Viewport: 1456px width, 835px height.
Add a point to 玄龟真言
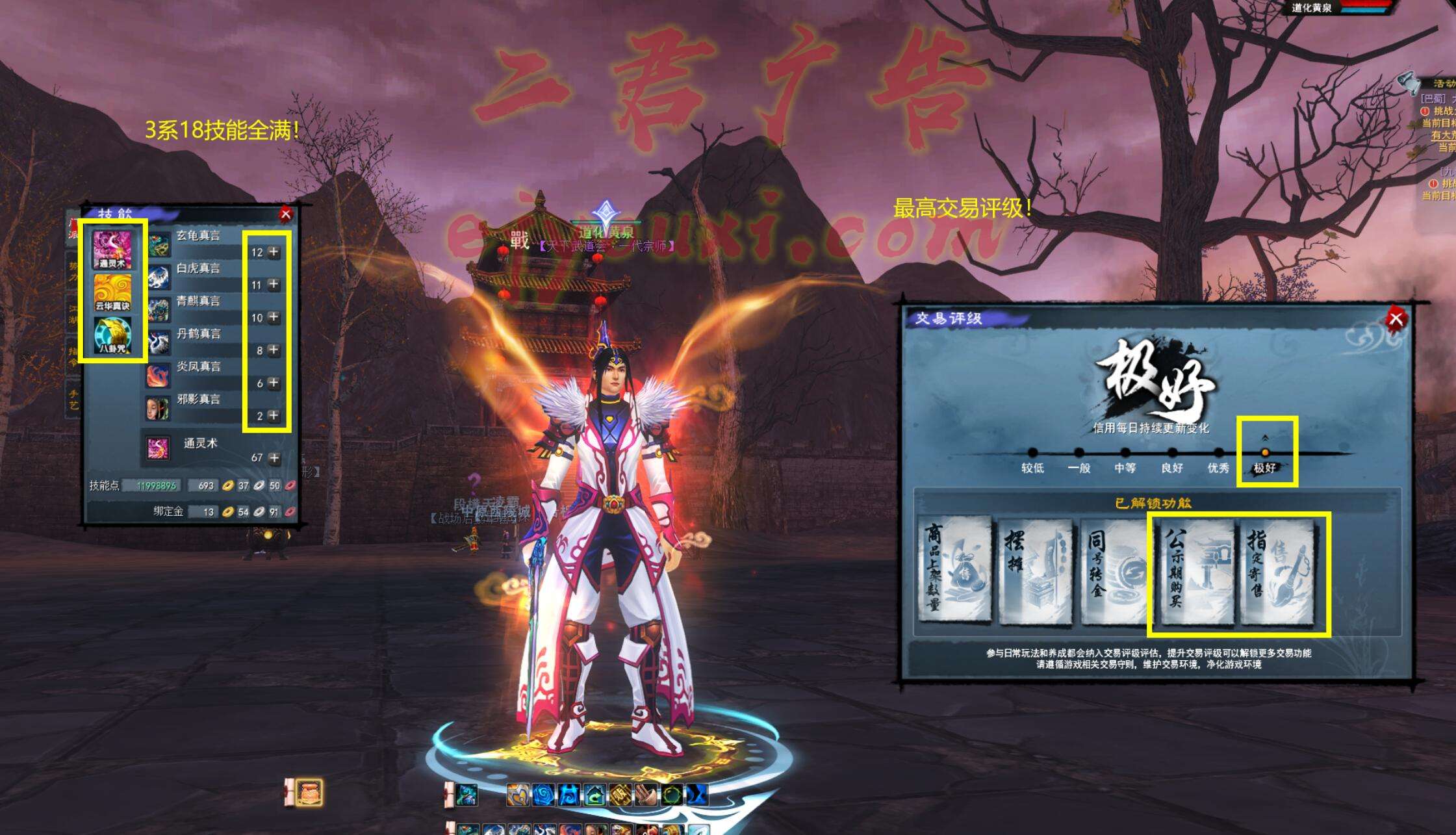pos(274,252)
